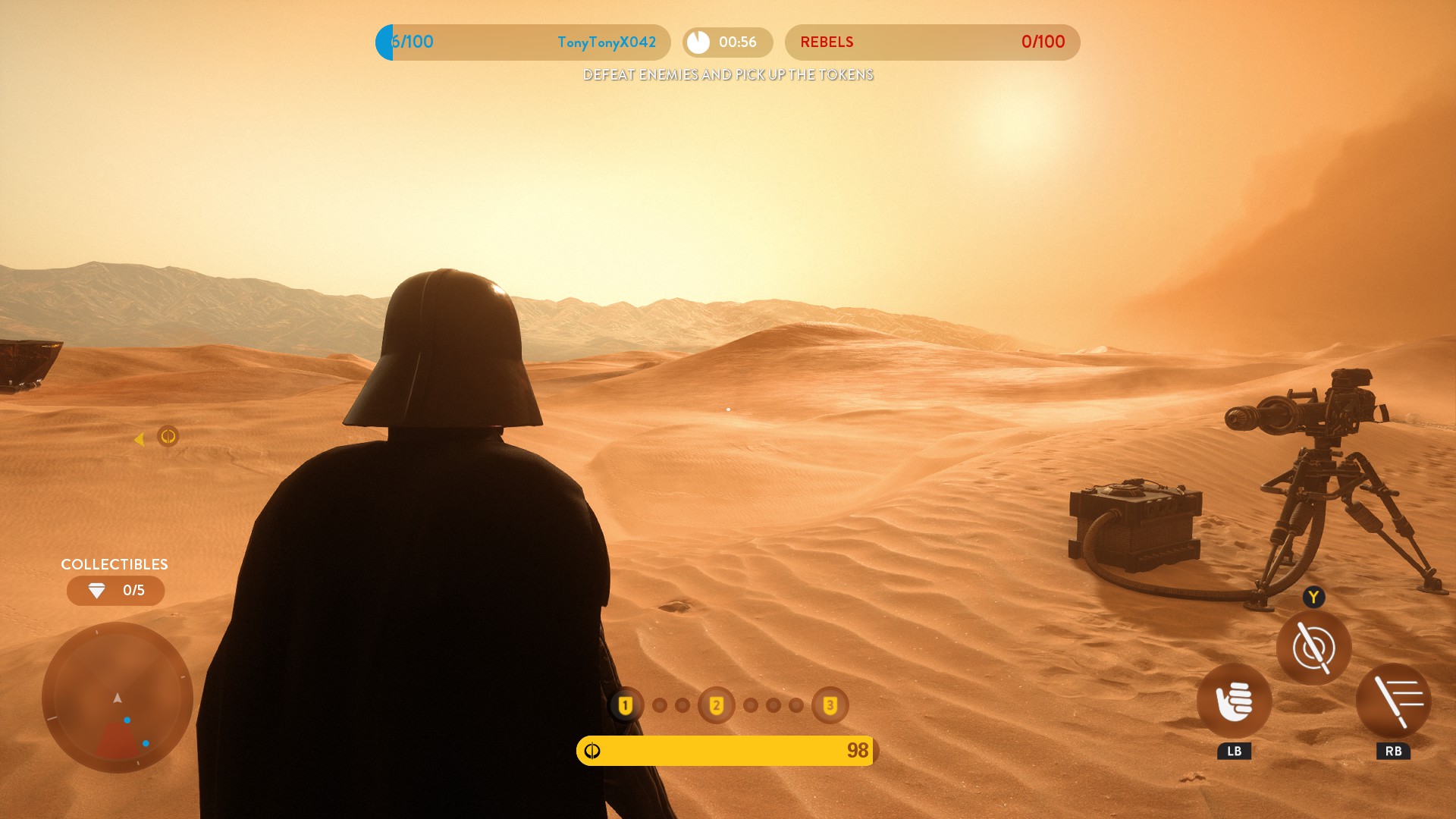Activate the Force Choke fist ability
1456x819 pixels.
click(1234, 701)
